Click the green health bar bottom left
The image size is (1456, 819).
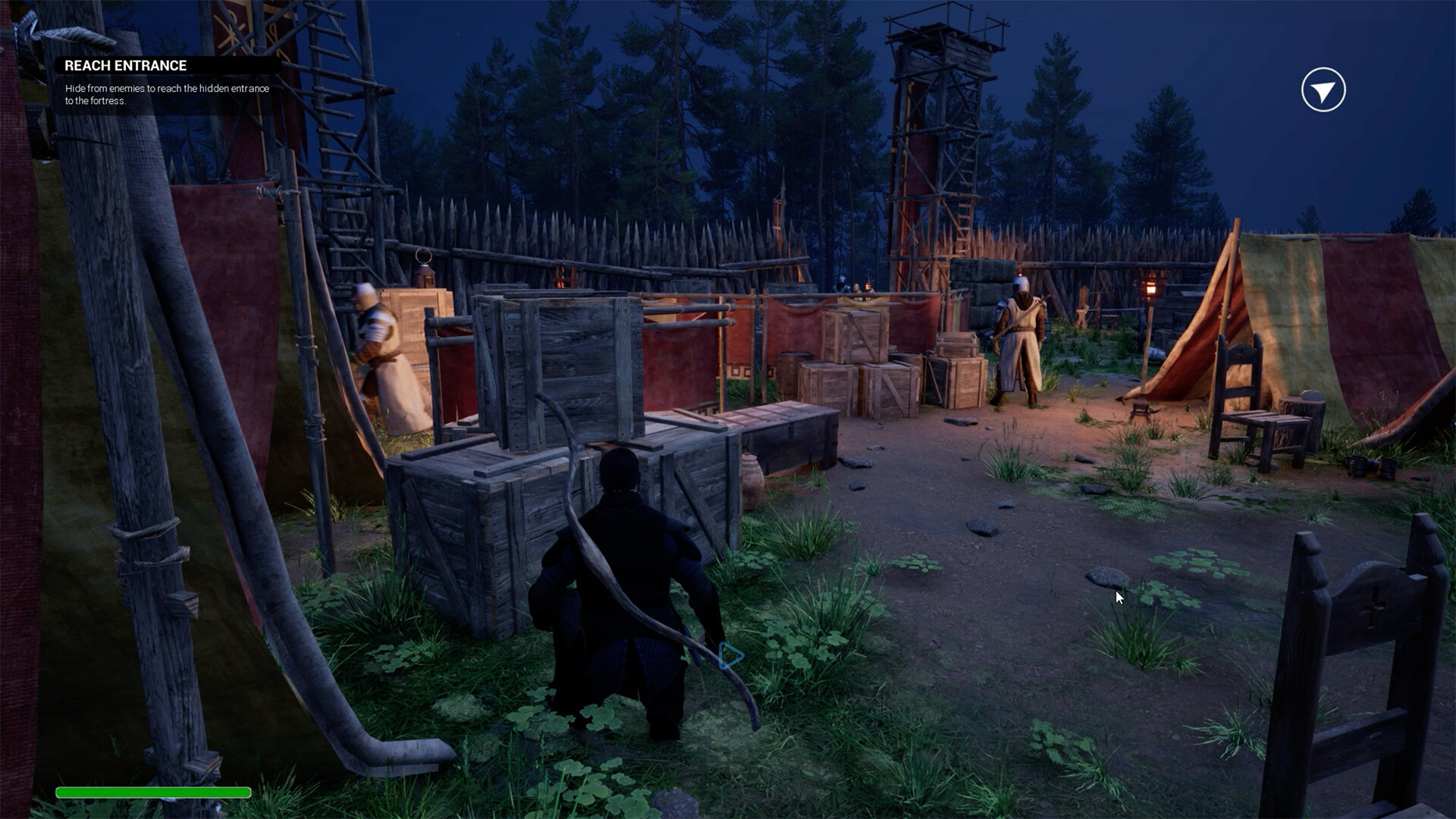point(155,792)
